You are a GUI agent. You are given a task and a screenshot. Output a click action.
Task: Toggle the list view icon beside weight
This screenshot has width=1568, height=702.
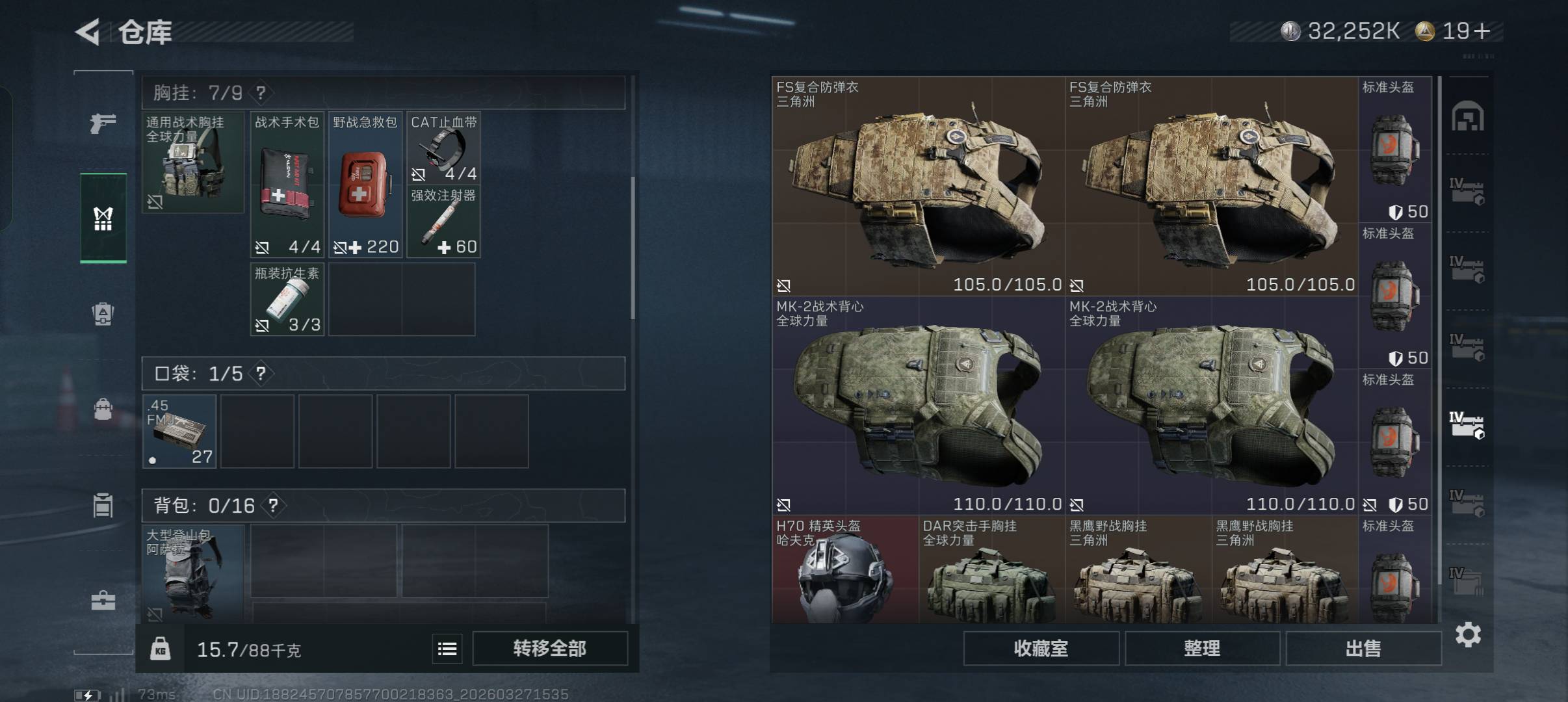[x=447, y=649]
